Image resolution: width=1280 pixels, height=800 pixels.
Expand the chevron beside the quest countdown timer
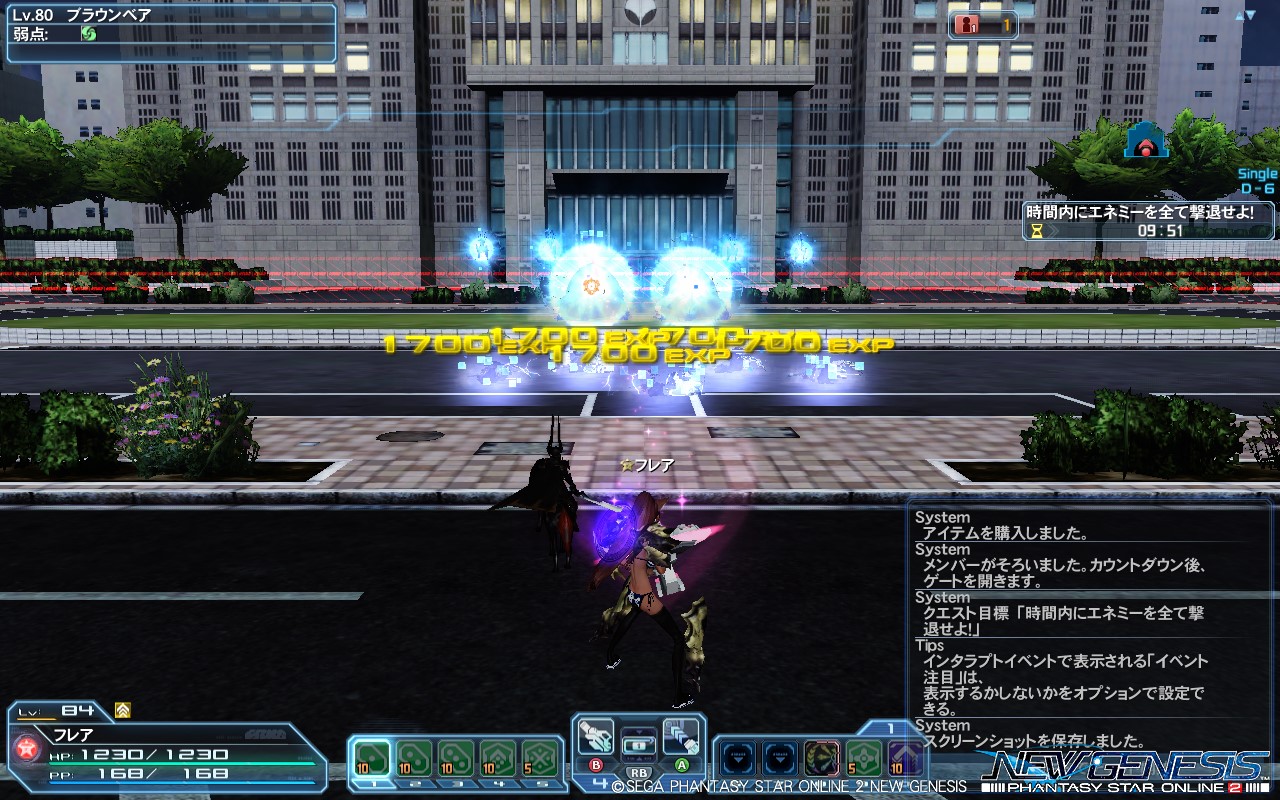coord(1053,231)
